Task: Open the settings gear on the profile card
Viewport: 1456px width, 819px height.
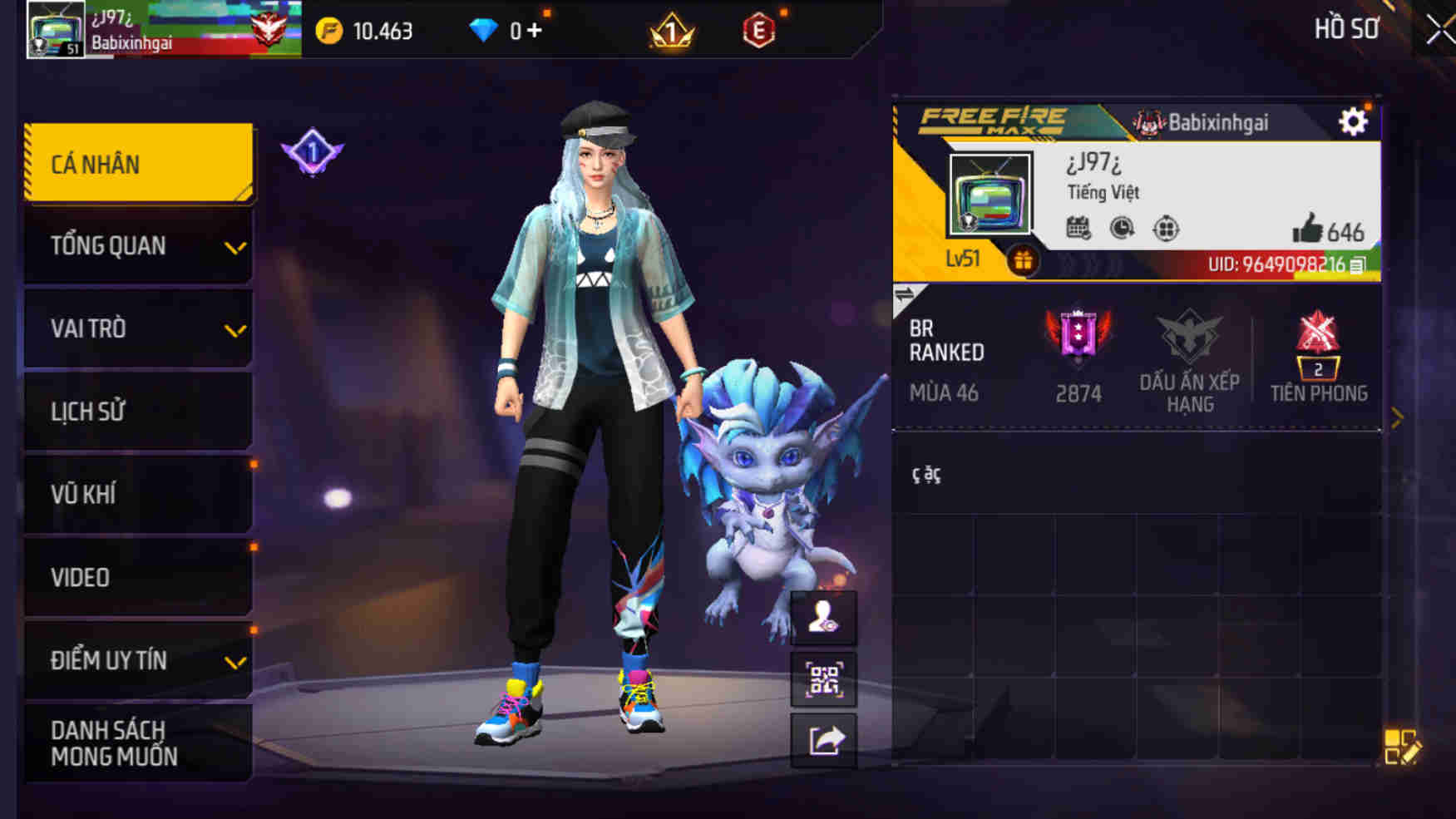Action: (1355, 121)
